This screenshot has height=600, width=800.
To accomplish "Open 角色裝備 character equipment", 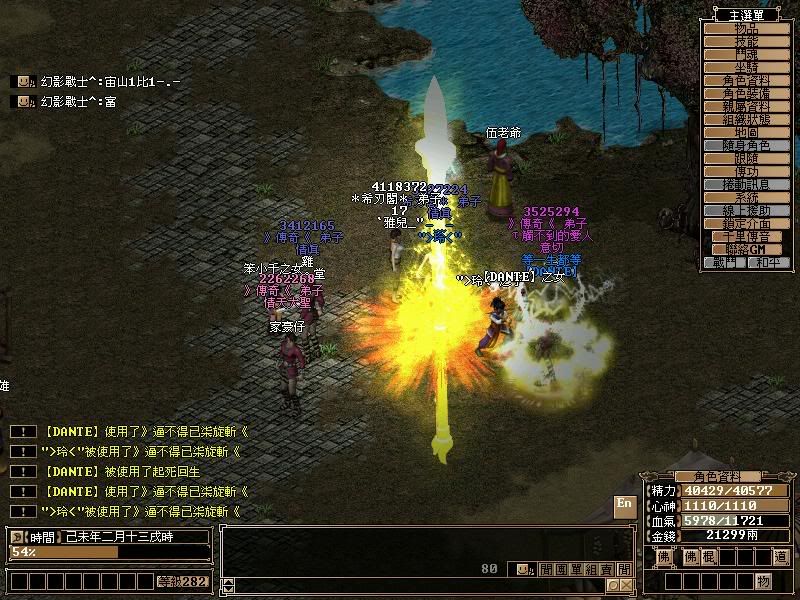I will pyautogui.click(x=747, y=93).
